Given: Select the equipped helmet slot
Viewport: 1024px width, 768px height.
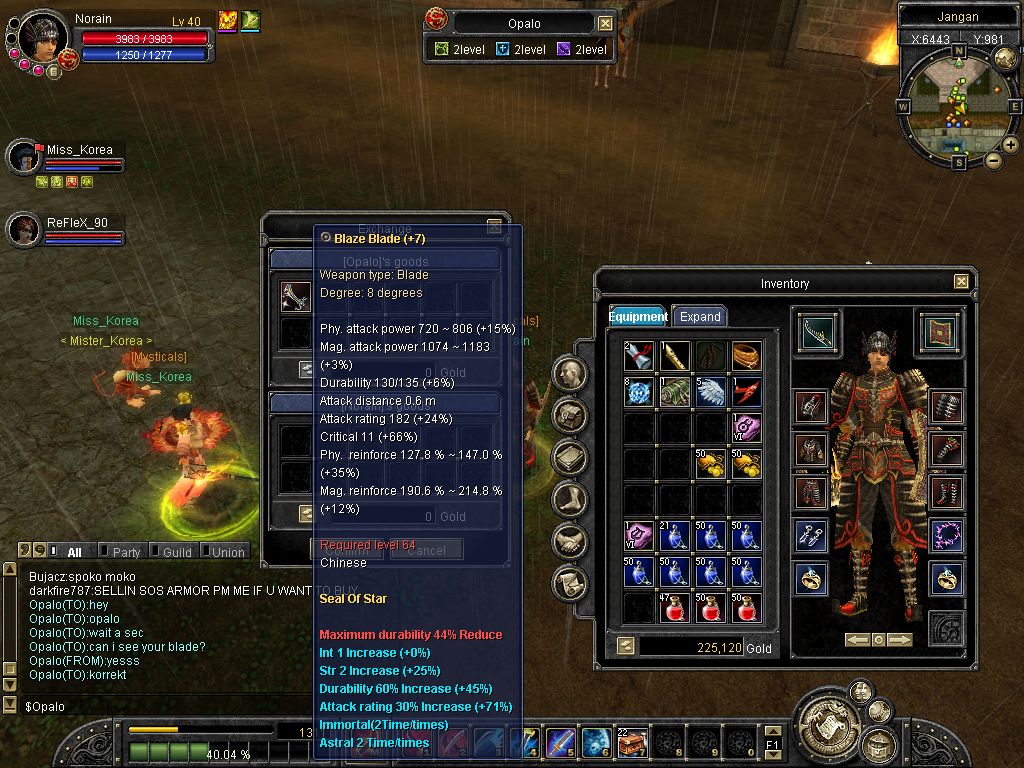Looking at the screenshot, I should pos(811,407).
